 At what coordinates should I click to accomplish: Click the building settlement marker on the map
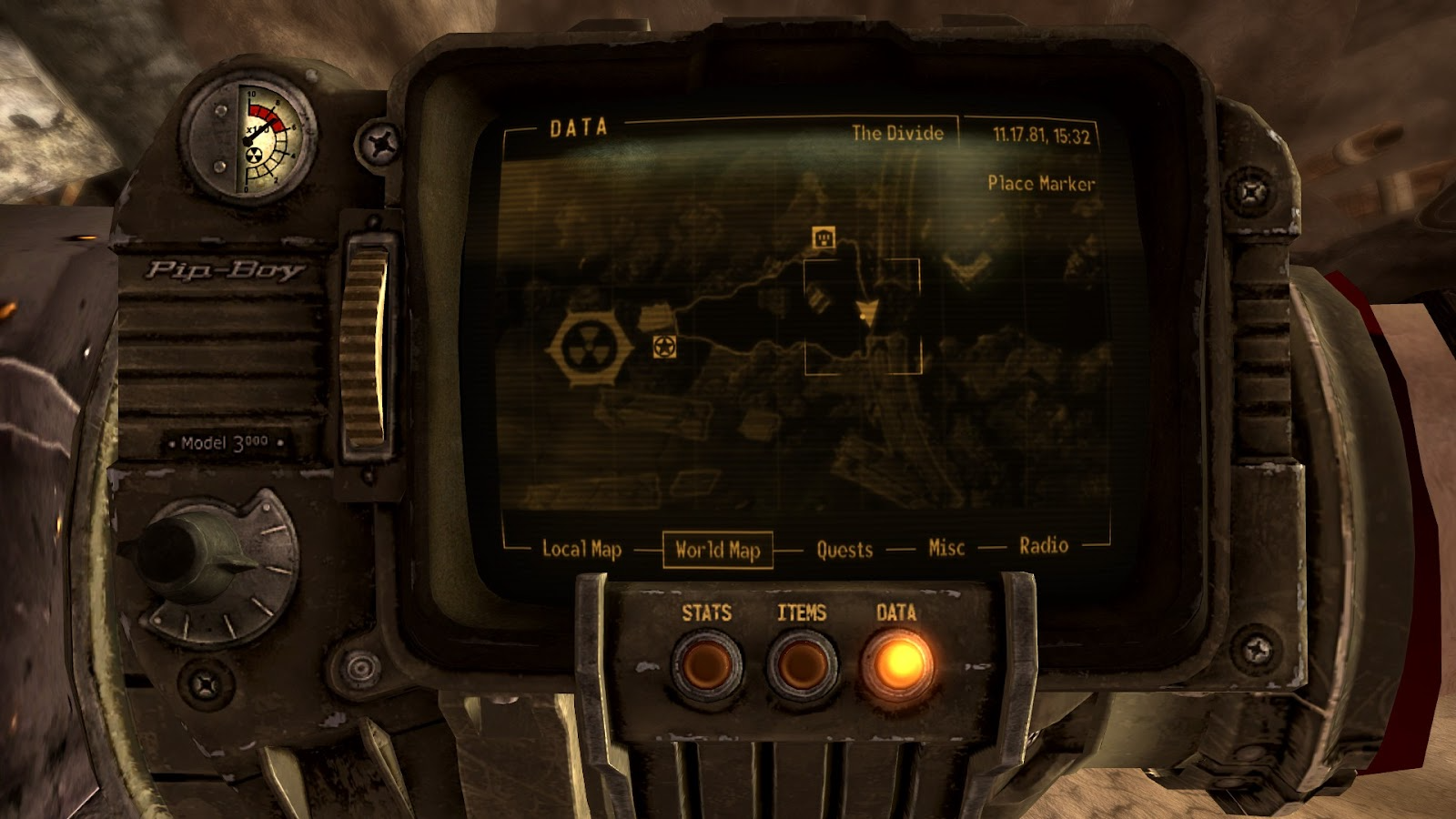(x=822, y=238)
